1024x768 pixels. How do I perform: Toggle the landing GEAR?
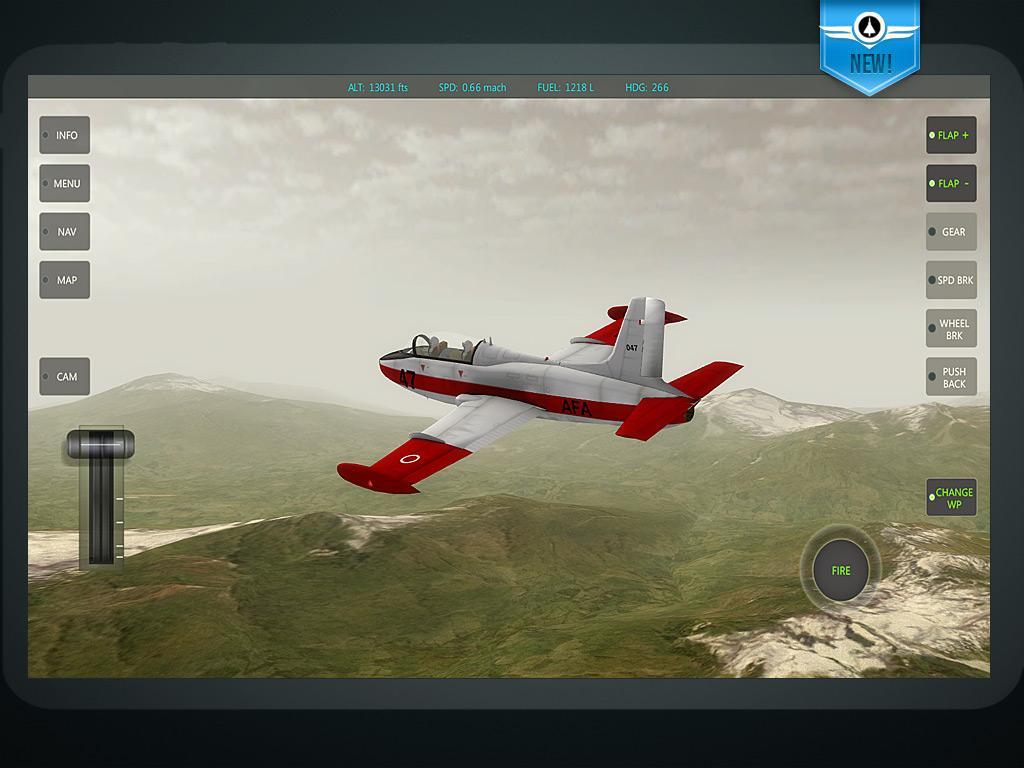coord(951,232)
